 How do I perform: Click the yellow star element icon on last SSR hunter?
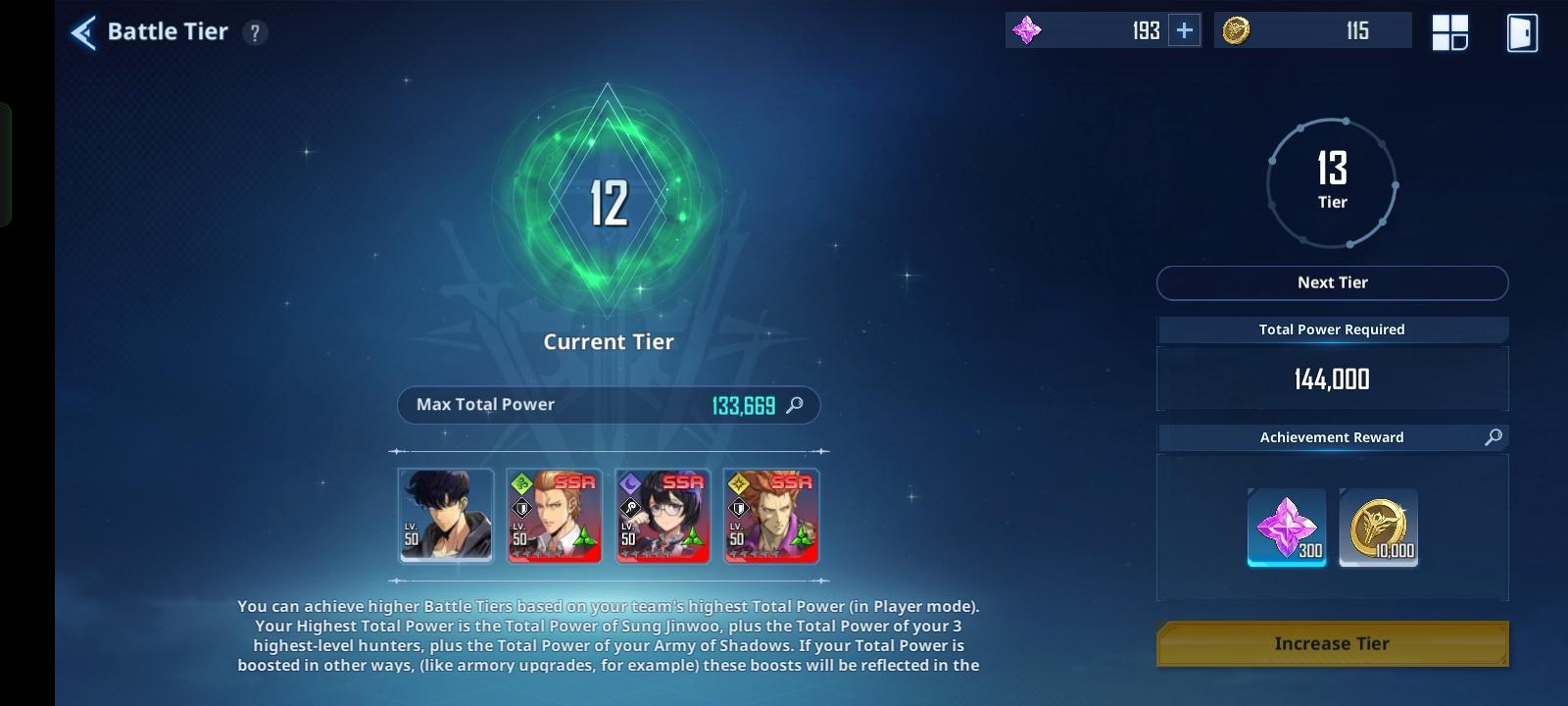click(737, 482)
